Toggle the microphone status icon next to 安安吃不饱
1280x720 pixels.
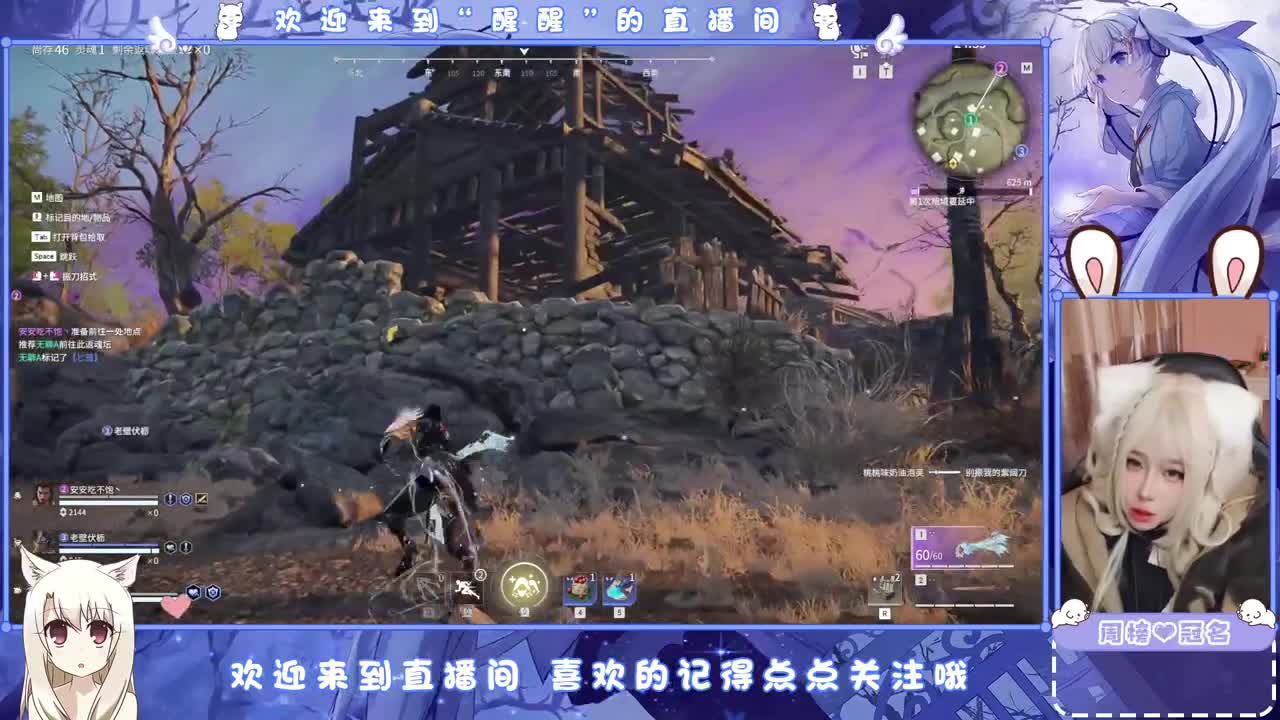click(x=169, y=498)
